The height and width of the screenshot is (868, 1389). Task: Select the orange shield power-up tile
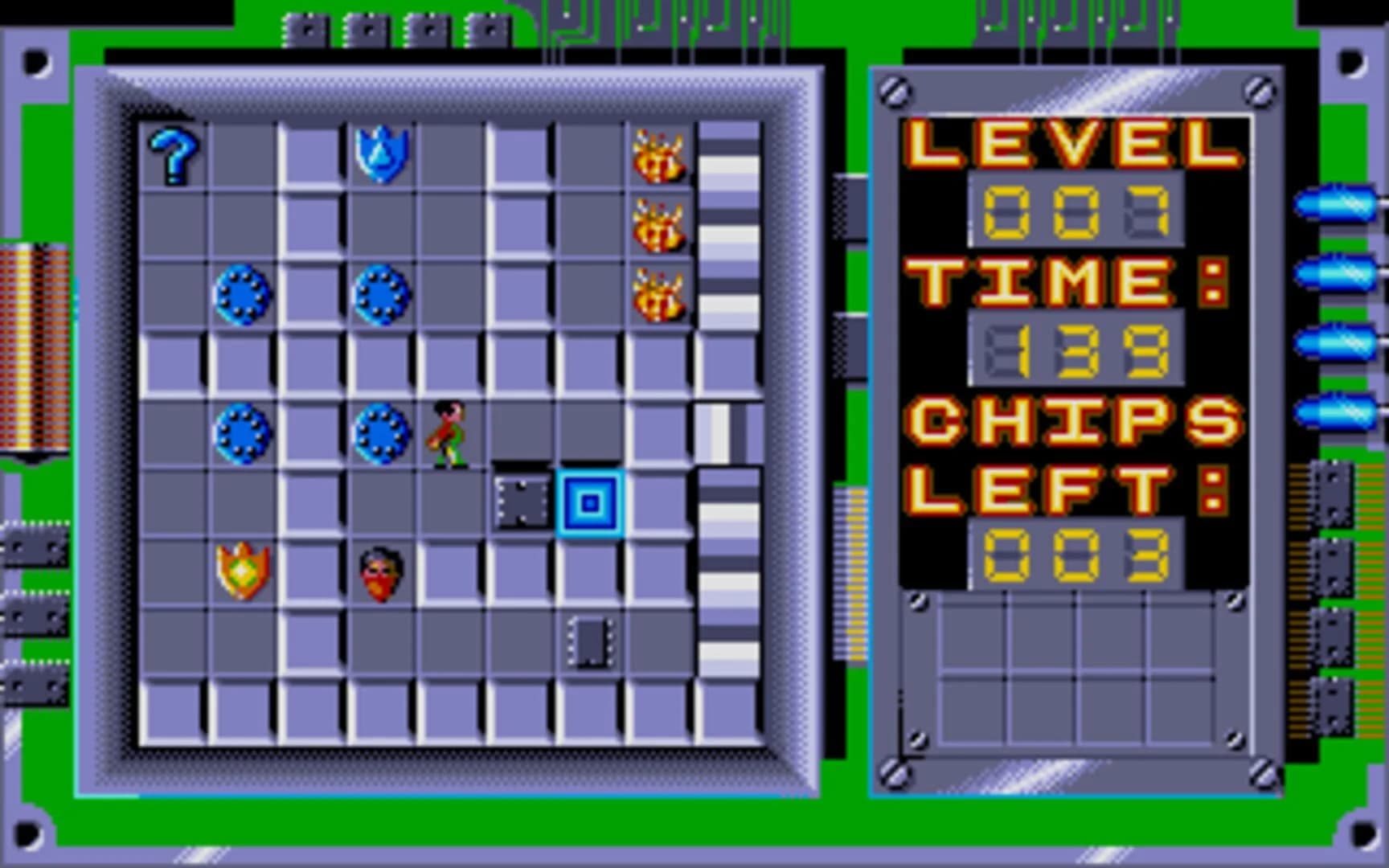[241, 571]
